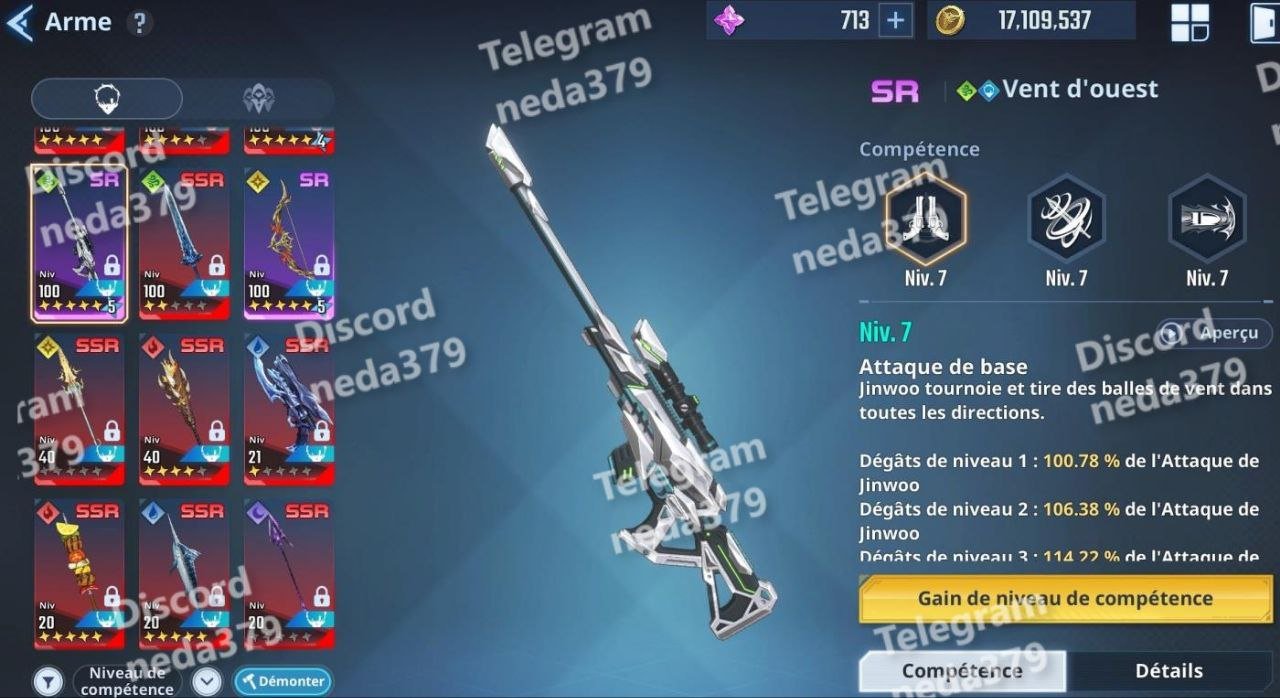The image size is (1280, 698).
Task: Click Gain de niveau de compétence
Action: click(1064, 599)
